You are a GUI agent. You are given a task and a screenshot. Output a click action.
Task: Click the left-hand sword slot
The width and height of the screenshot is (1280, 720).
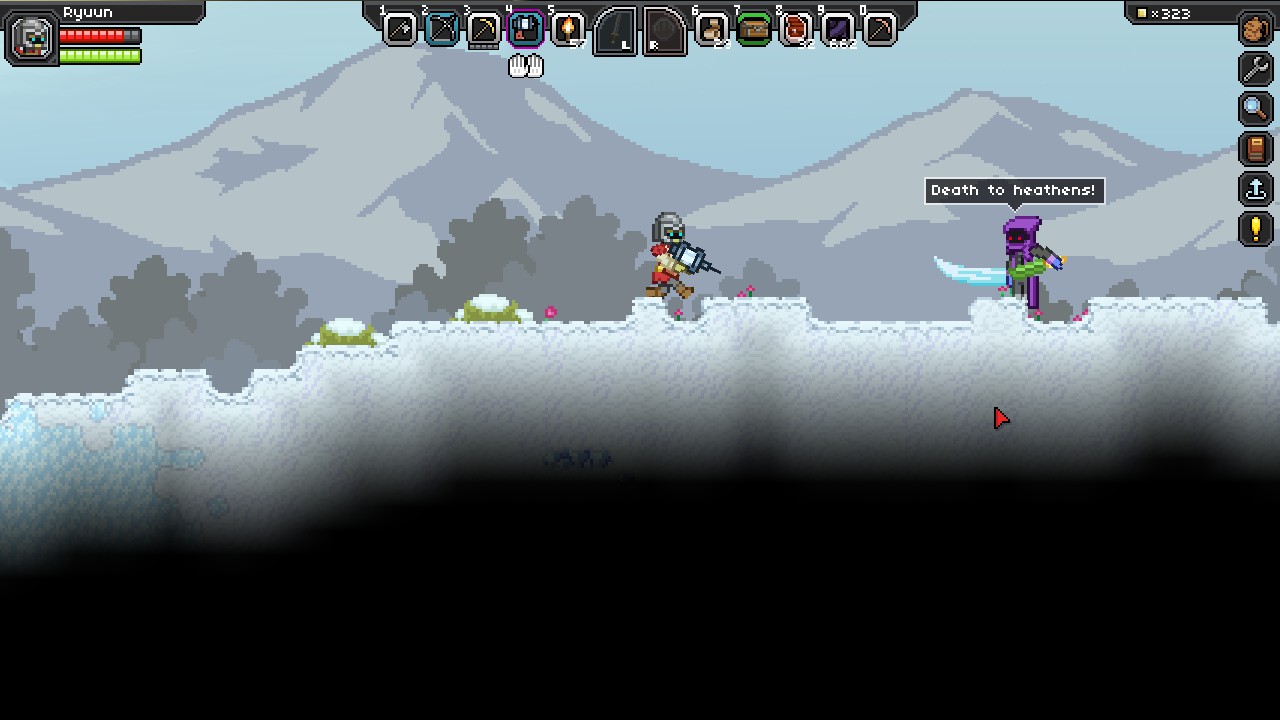(x=615, y=32)
